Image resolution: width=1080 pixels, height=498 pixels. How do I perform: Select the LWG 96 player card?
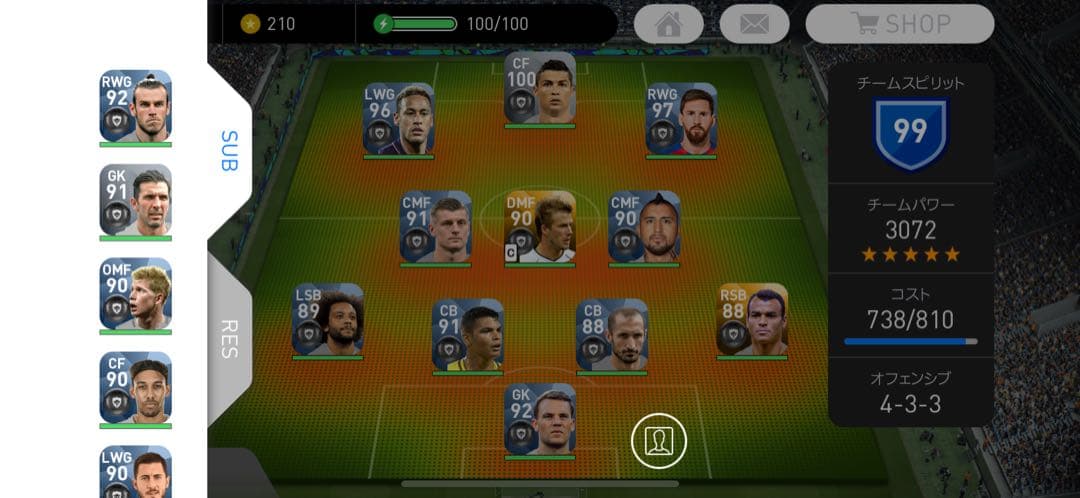click(x=398, y=119)
